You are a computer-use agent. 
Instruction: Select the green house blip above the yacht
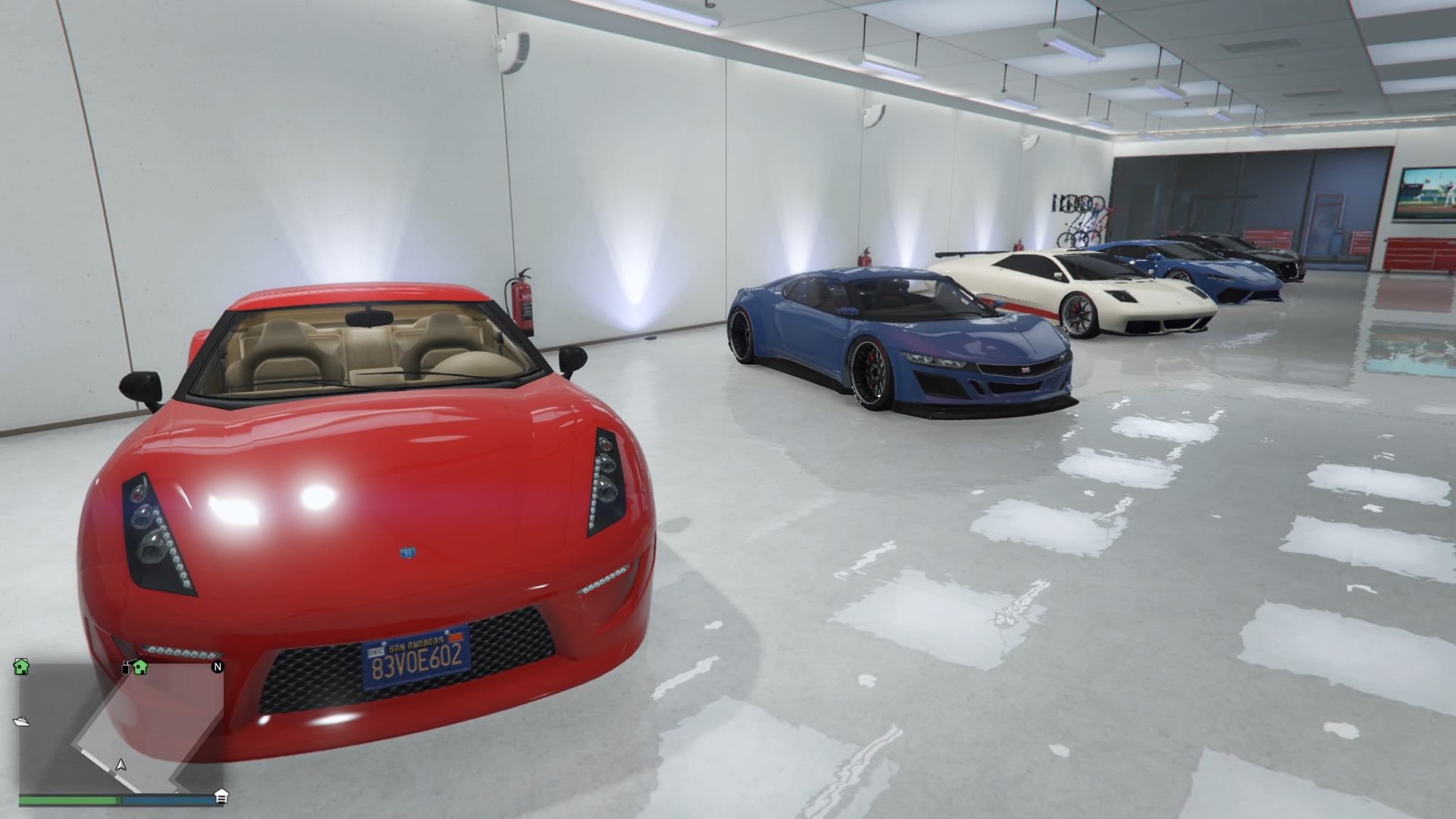(x=21, y=667)
